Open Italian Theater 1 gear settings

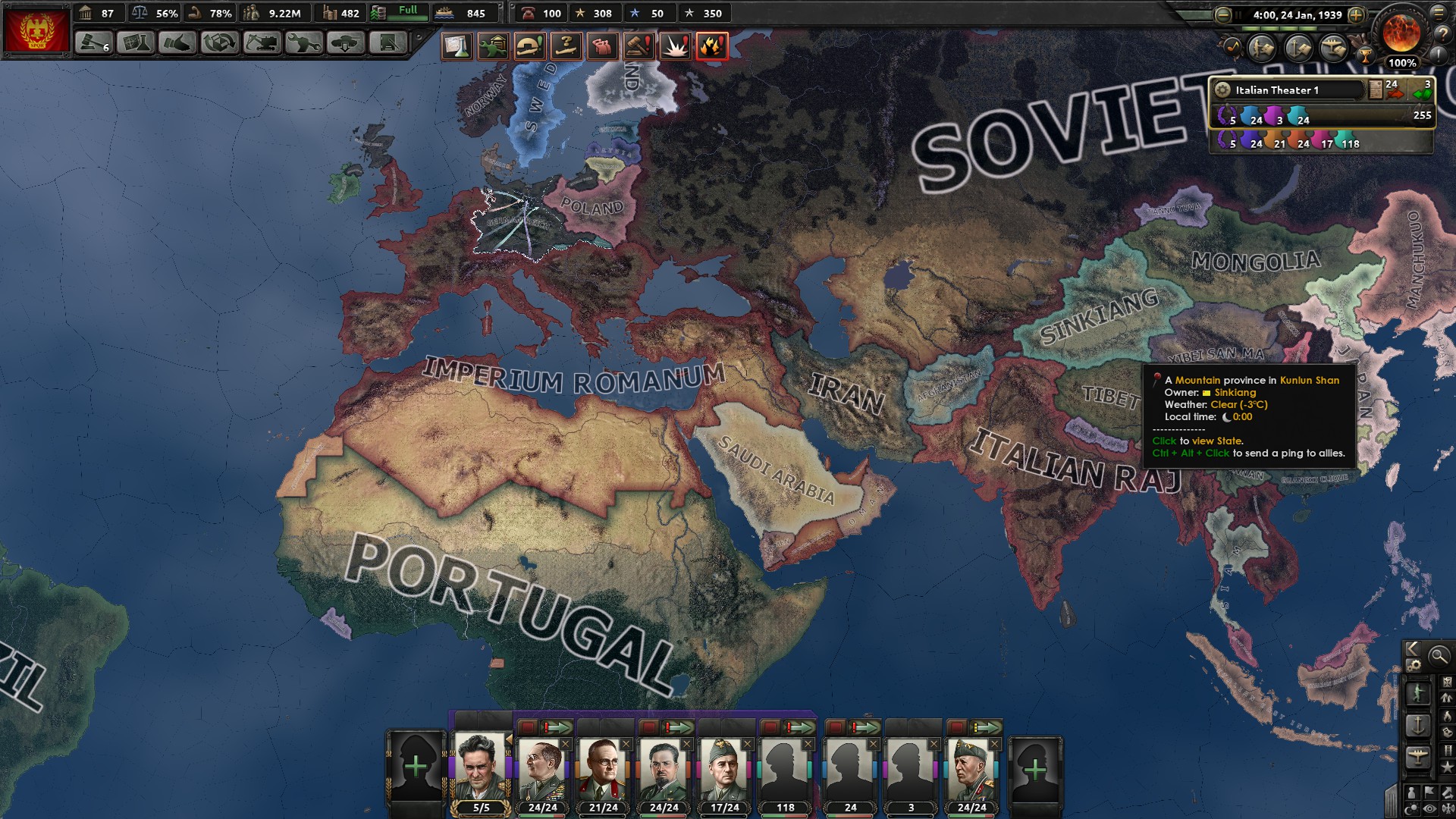pyautogui.click(x=1222, y=89)
